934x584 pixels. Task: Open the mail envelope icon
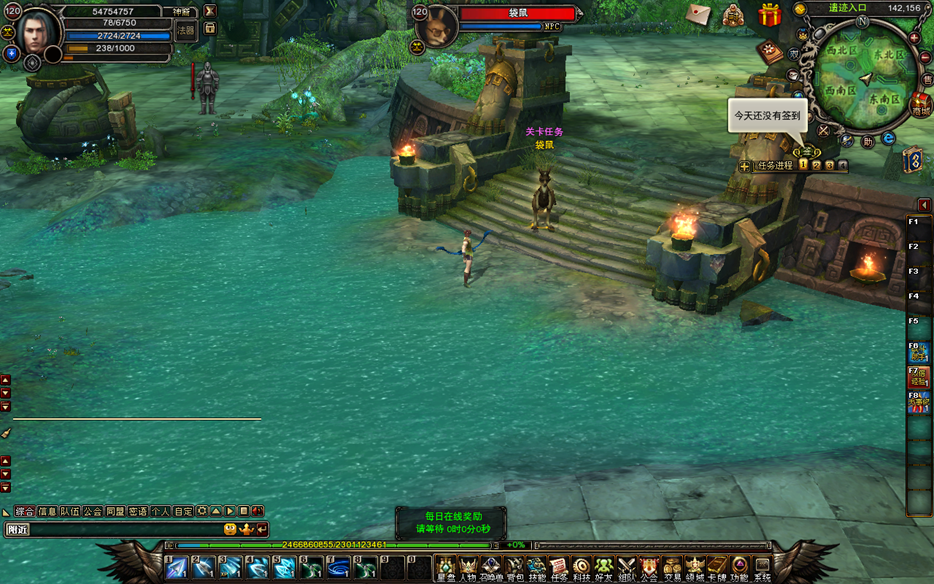[x=699, y=14]
